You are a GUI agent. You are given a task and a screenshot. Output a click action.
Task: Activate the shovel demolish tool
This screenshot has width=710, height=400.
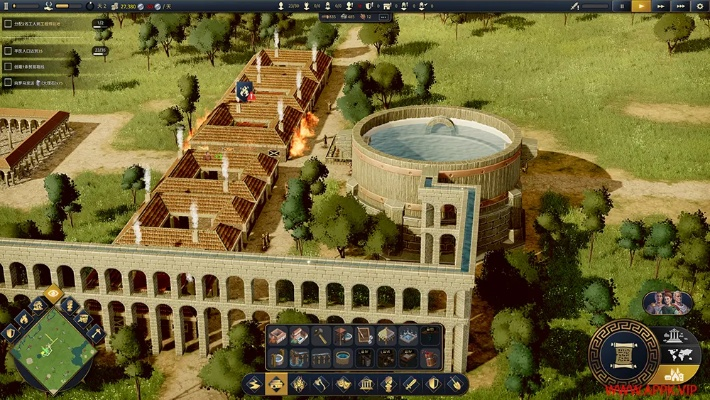click(454, 383)
